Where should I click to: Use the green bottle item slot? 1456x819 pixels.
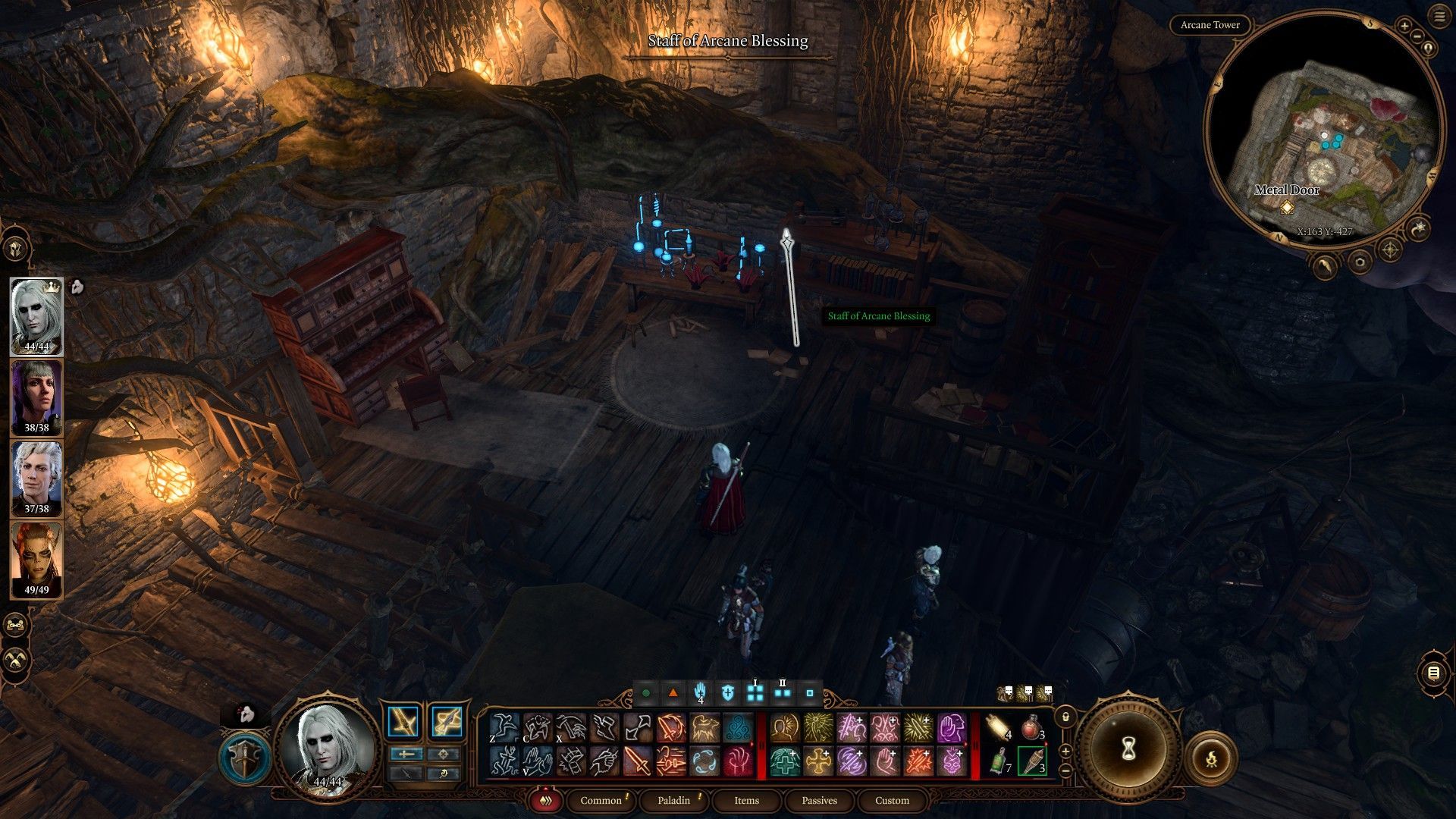(x=999, y=761)
